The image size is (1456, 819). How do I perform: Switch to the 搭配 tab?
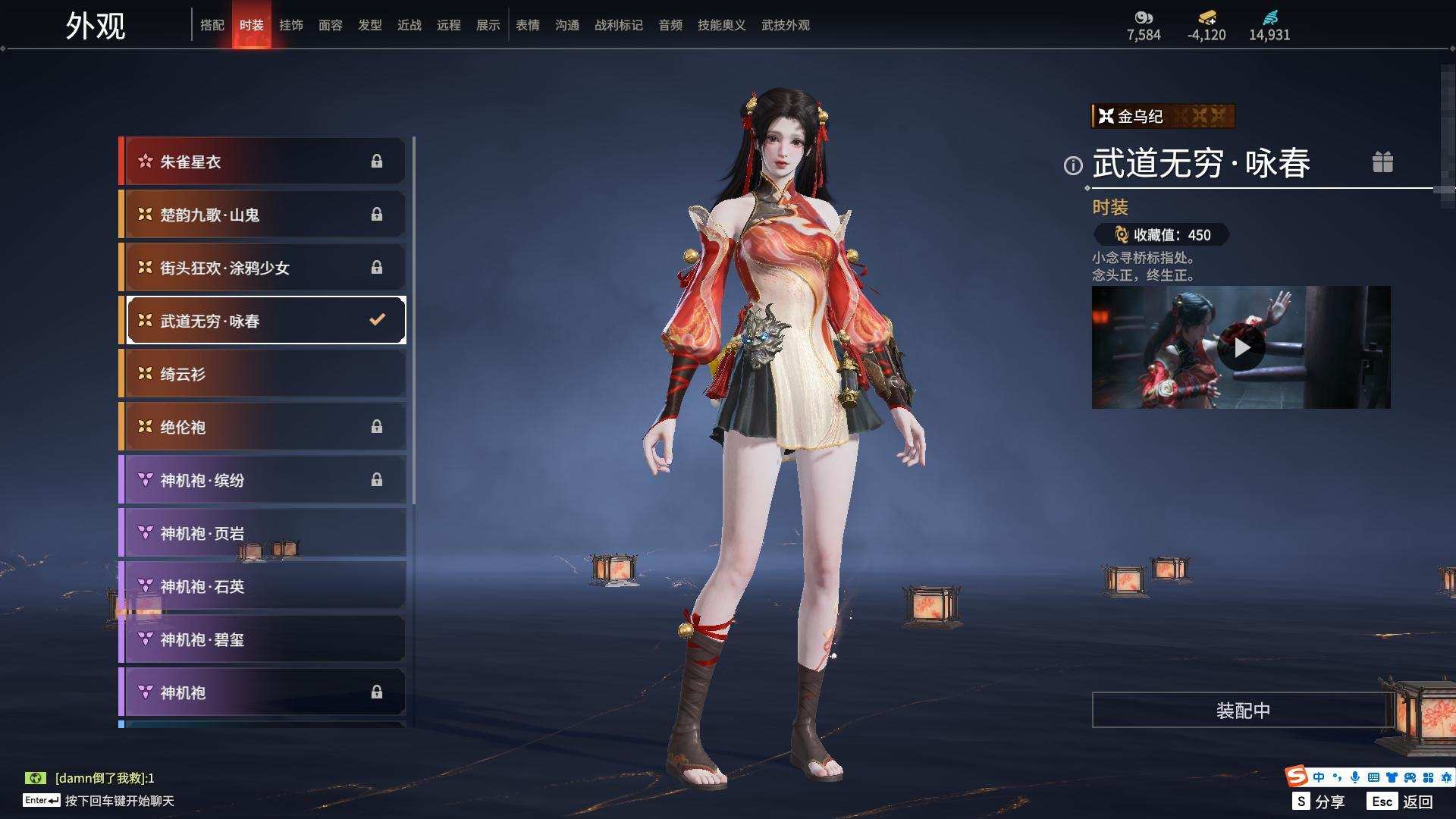(x=212, y=25)
